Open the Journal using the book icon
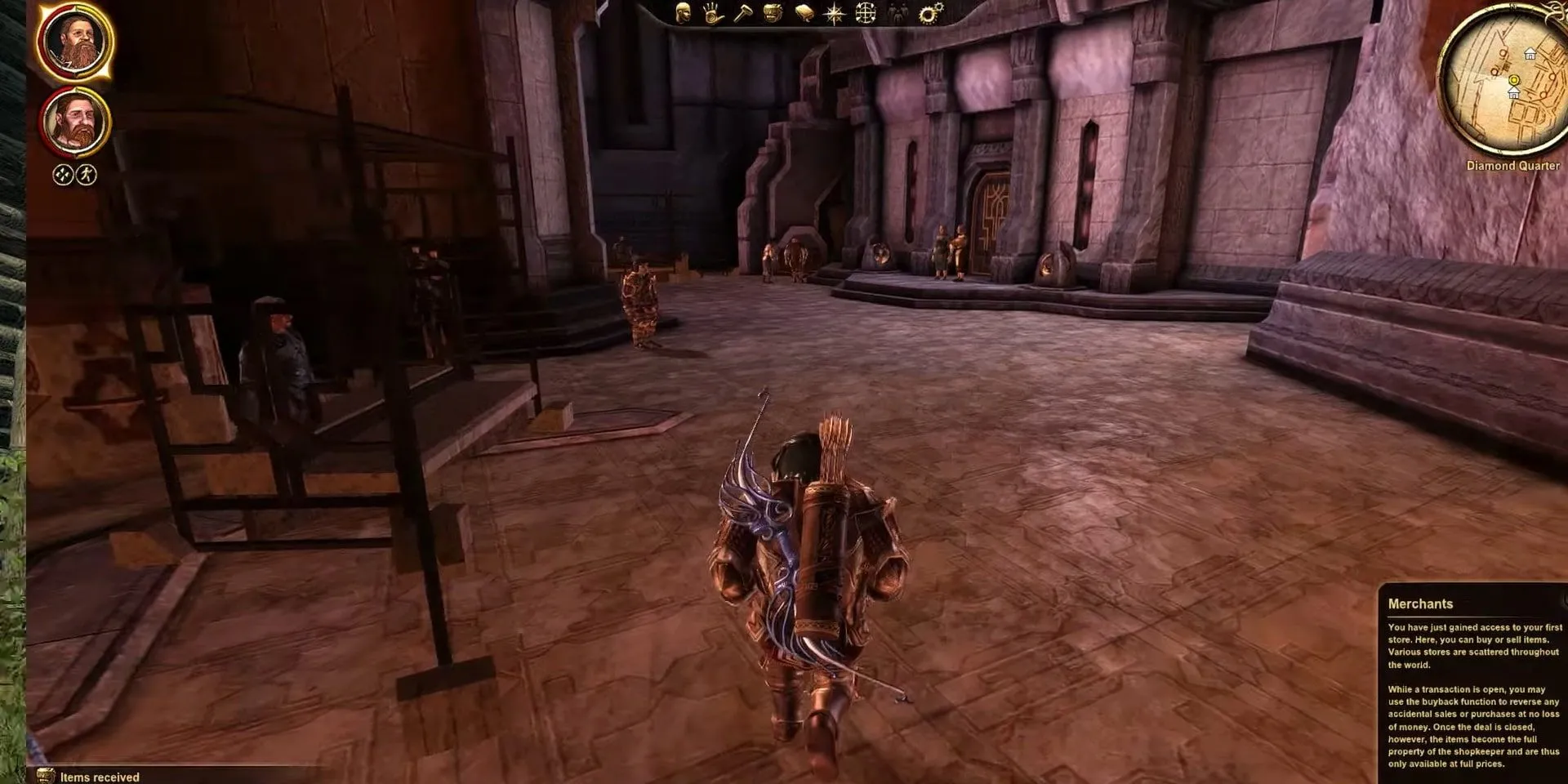1568x784 pixels. [x=803, y=12]
